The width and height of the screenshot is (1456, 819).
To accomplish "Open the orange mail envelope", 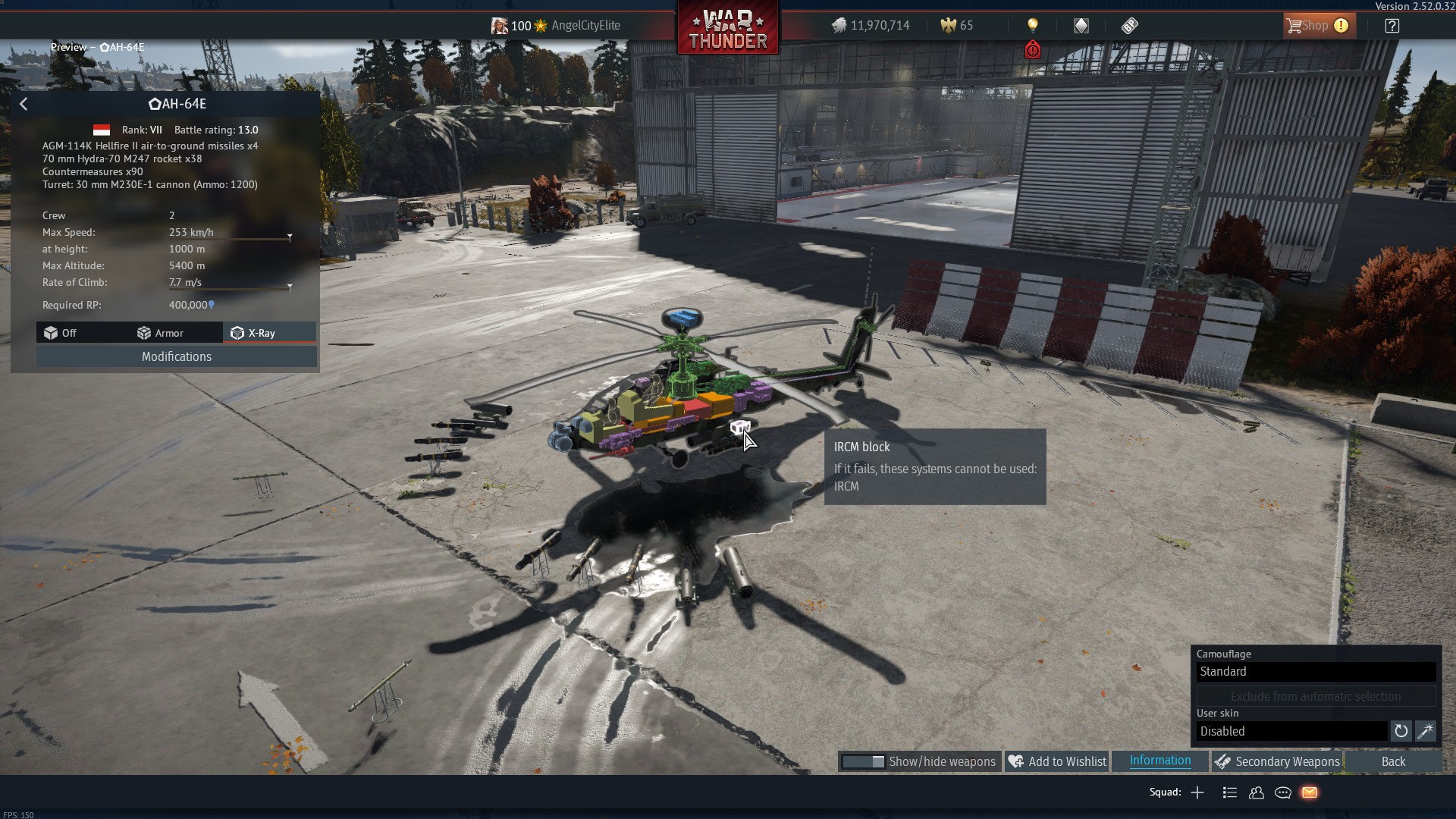I will point(1310,792).
